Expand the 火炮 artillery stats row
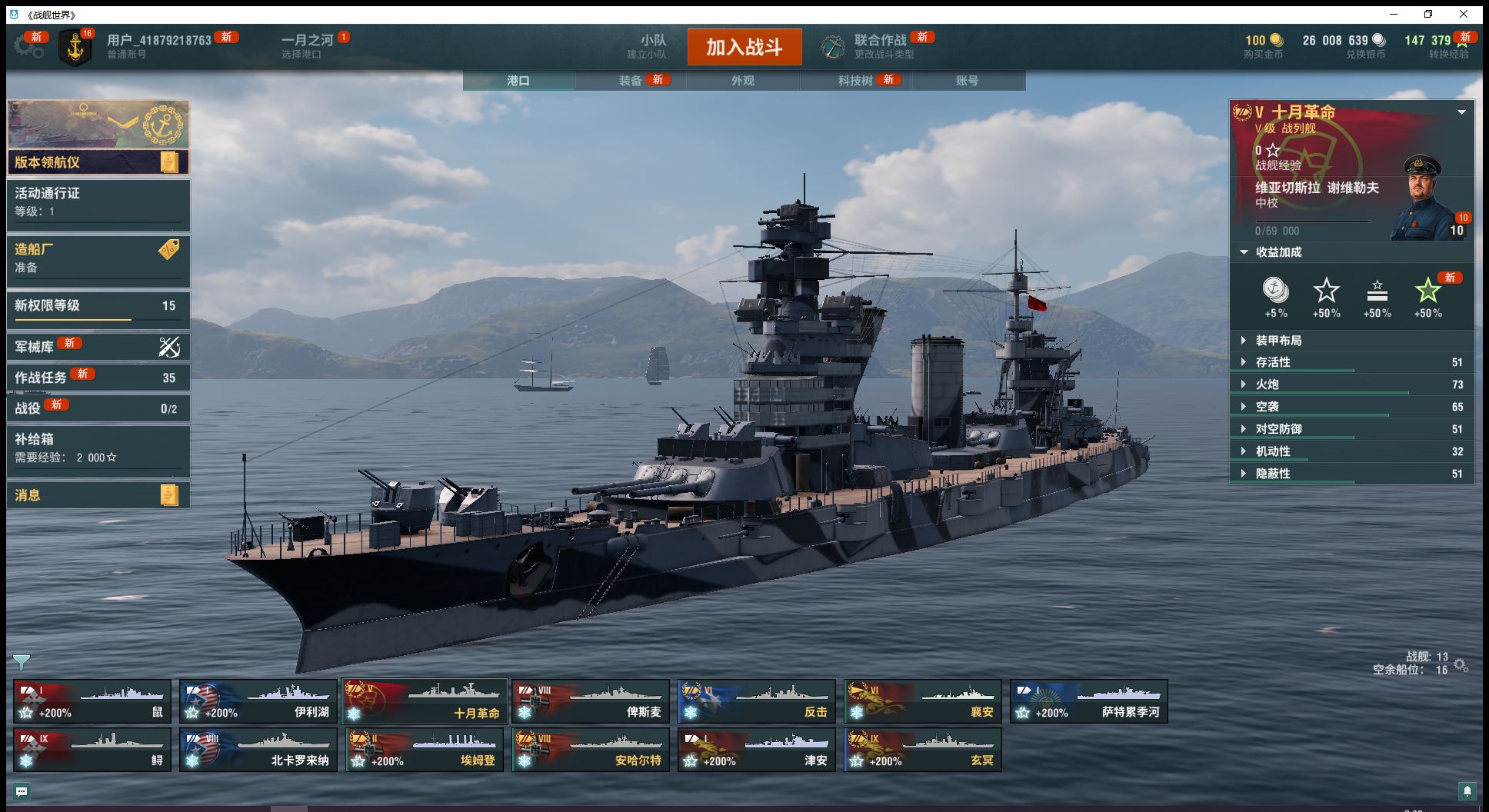The height and width of the screenshot is (812, 1489). [1267, 384]
